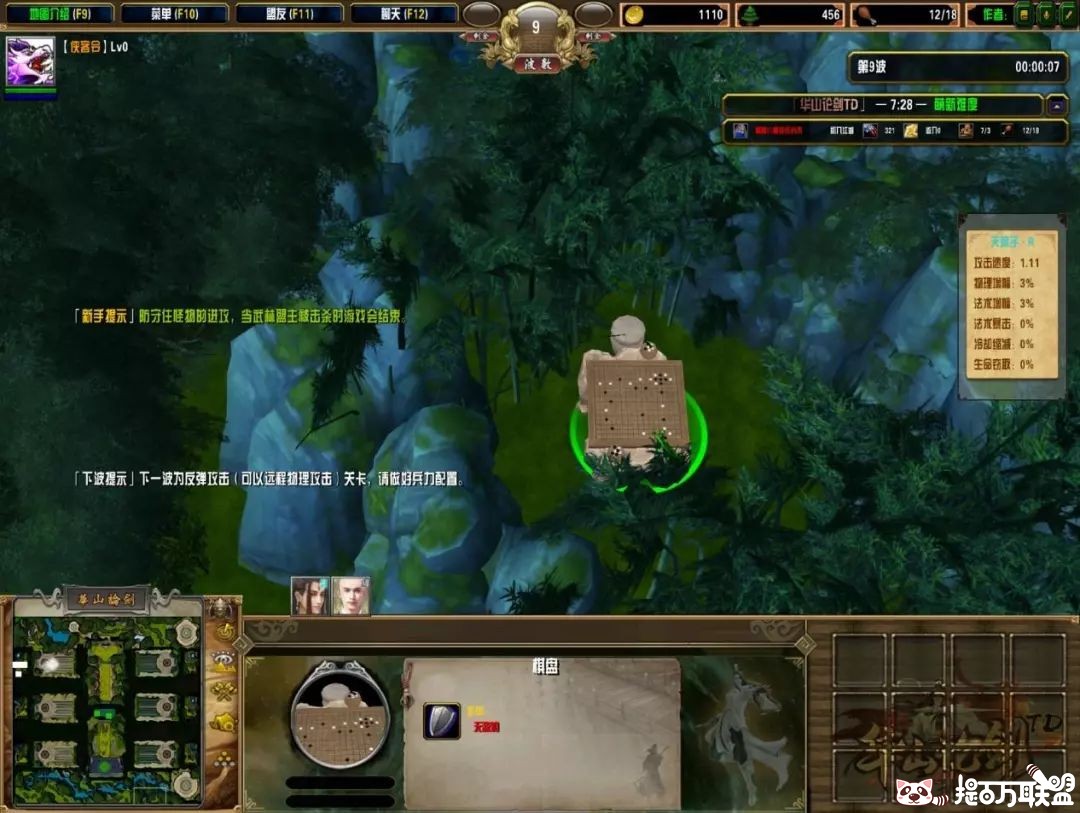Image resolution: width=1080 pixels, height=813 pixels.
Task: Open the 菜单 (F10) menu
Action: 174,14
